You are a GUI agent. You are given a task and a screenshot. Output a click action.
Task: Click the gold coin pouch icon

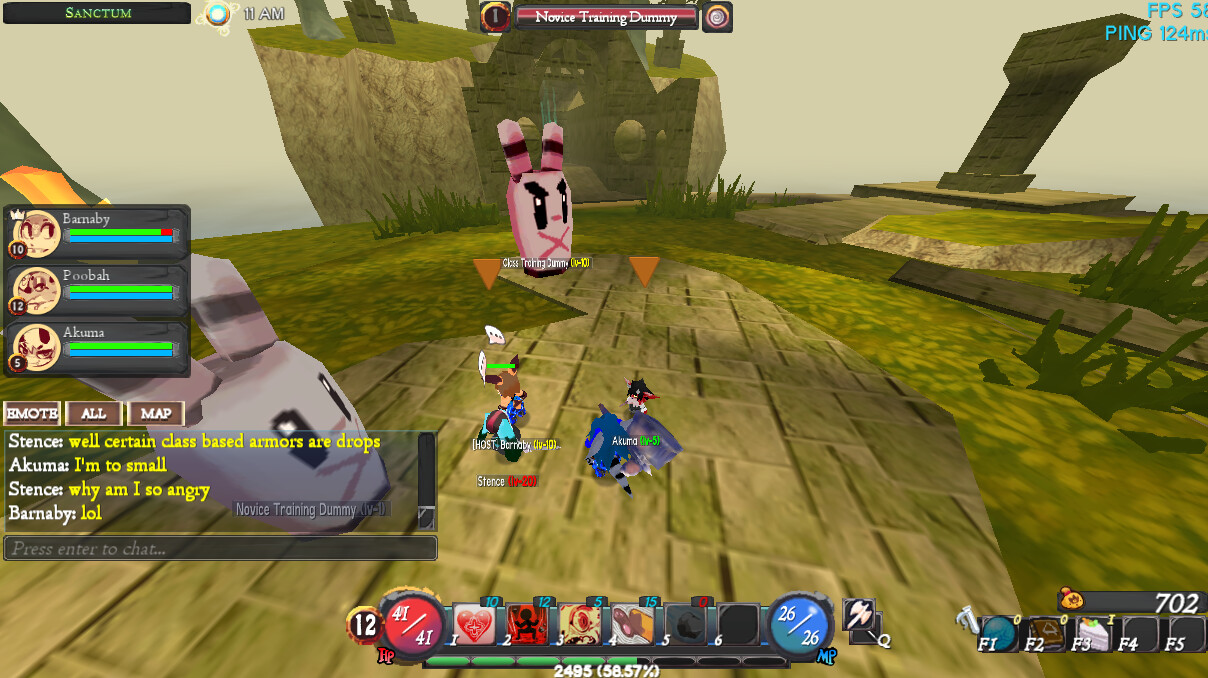point(1072,600)
